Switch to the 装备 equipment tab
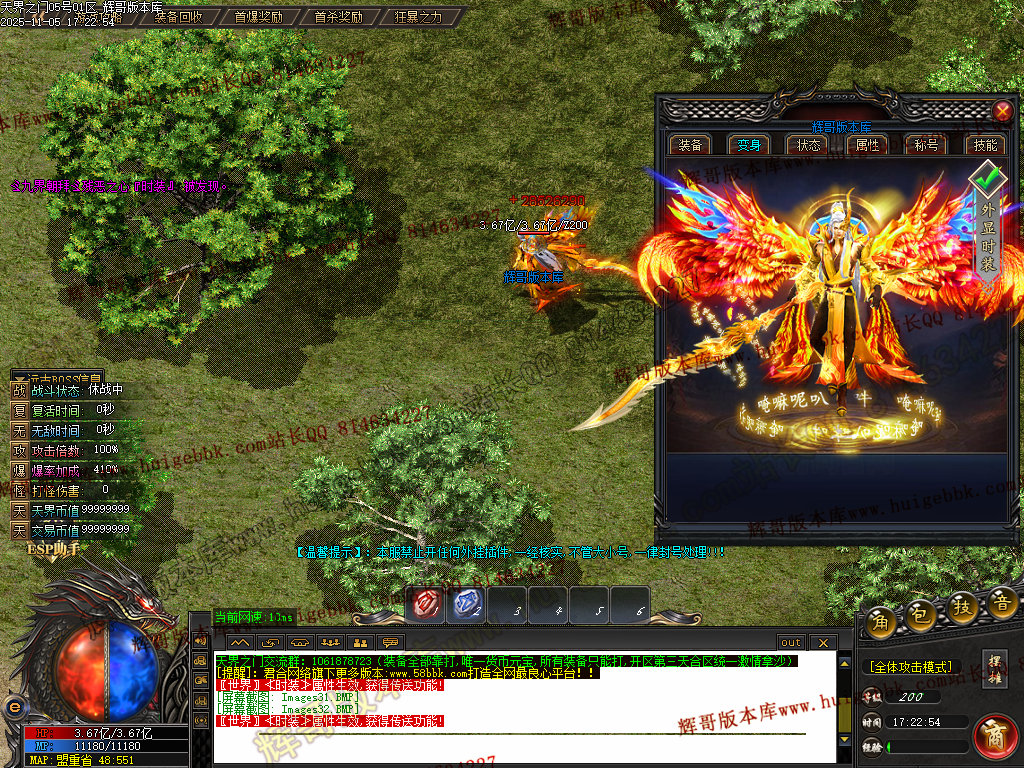The width and height of the screenshot is (1024, 768). tap(690, 144)
